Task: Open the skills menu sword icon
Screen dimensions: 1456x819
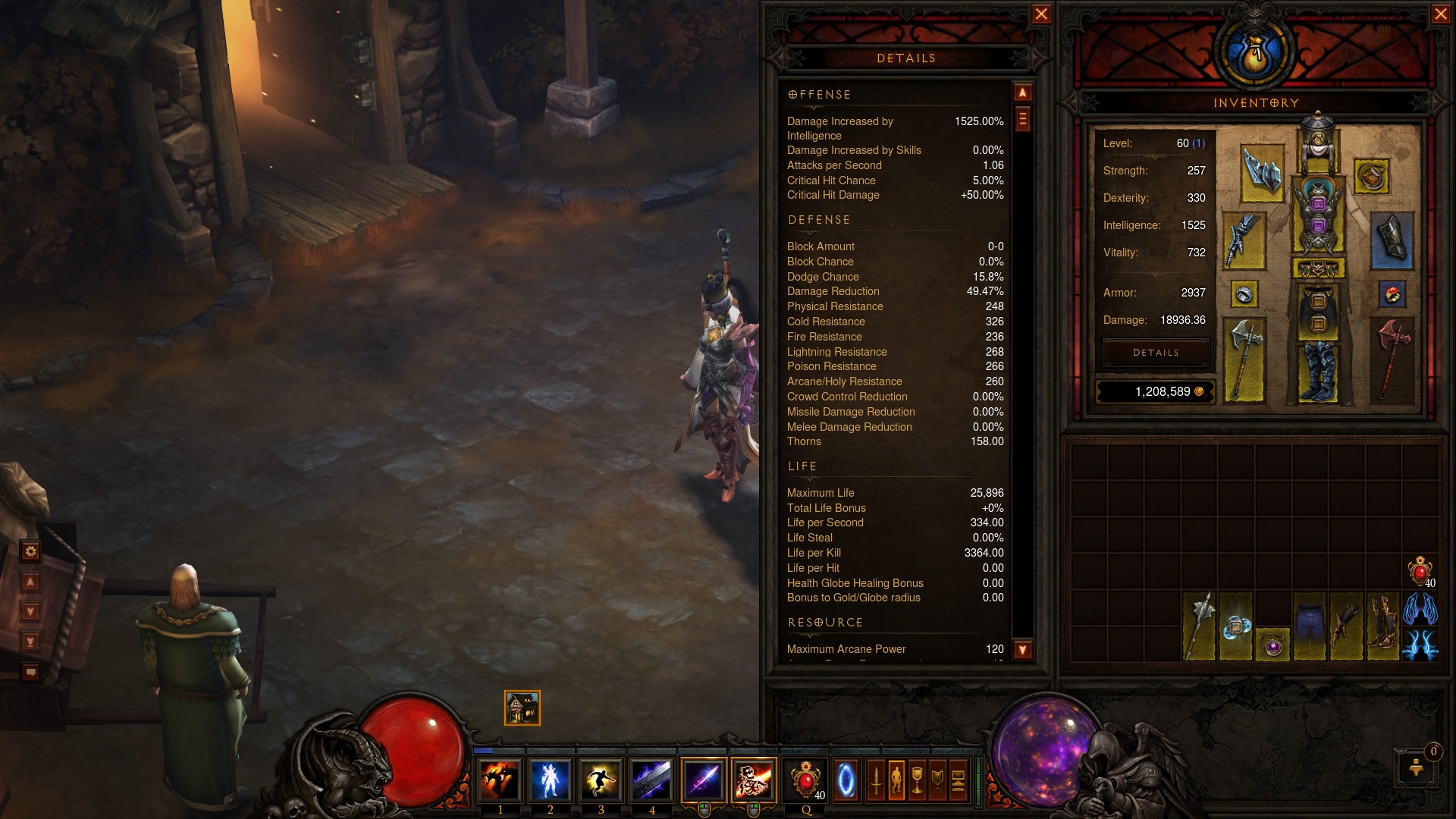Action: pos(877,780)
